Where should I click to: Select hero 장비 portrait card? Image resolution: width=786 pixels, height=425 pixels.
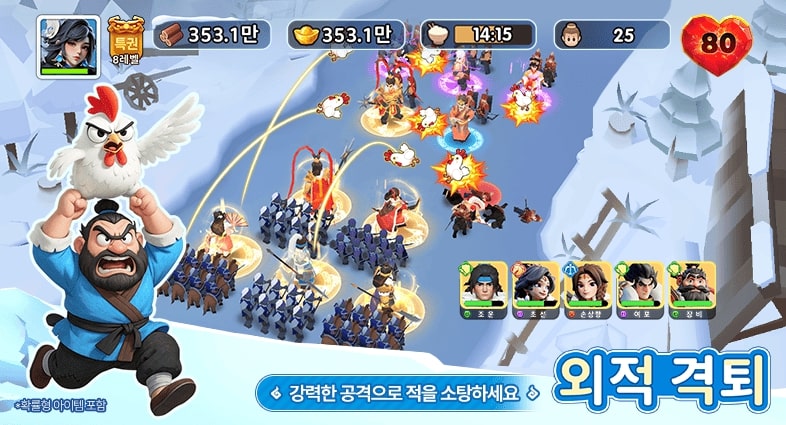(692, 288)
